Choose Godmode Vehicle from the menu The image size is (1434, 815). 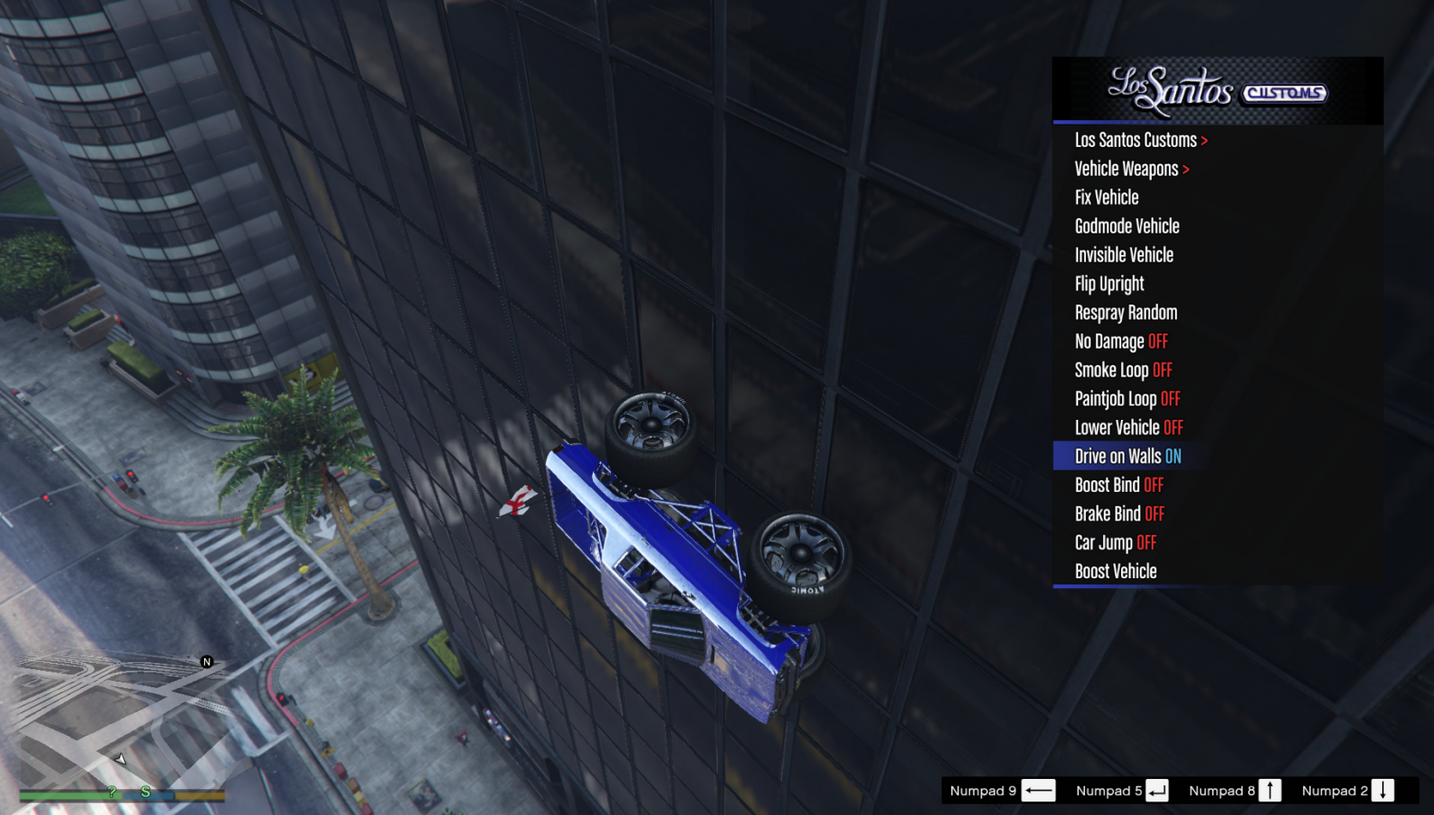(x=1127, y=227)
